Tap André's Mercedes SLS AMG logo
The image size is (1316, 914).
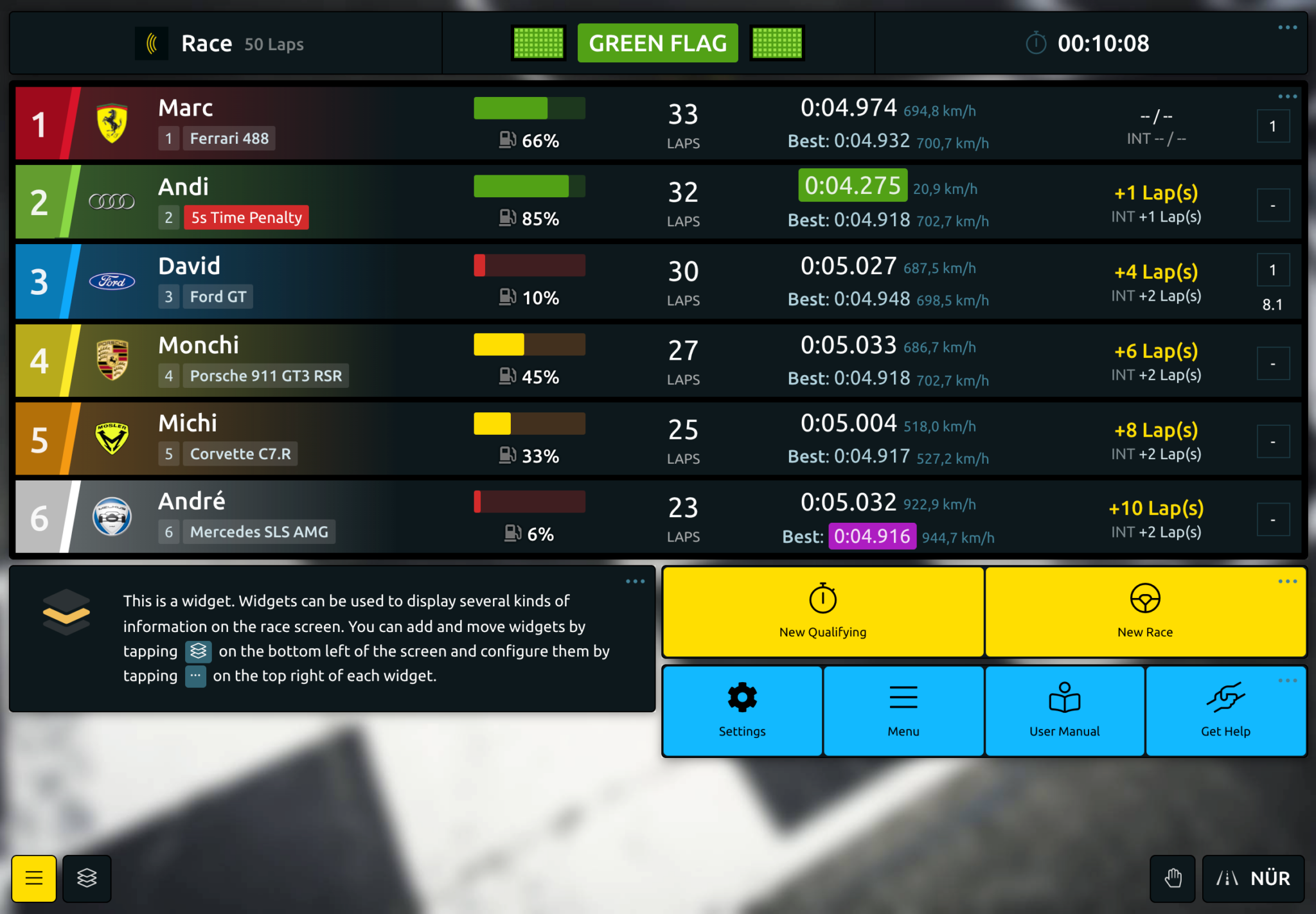point(111,517)
